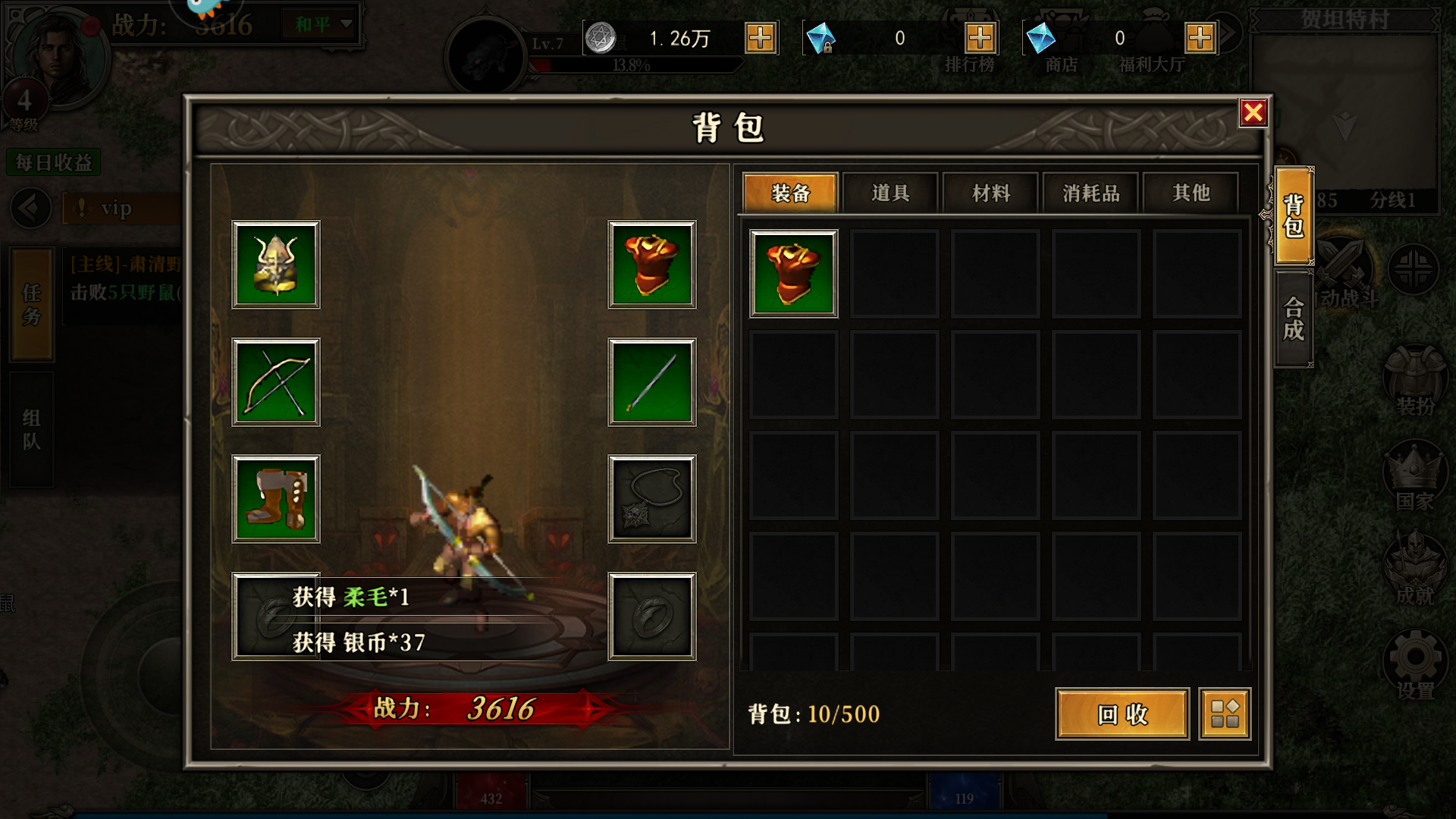Select the 组队 team sidebar icon
This screenshot has width=1456, height=819.
point(30,428)
